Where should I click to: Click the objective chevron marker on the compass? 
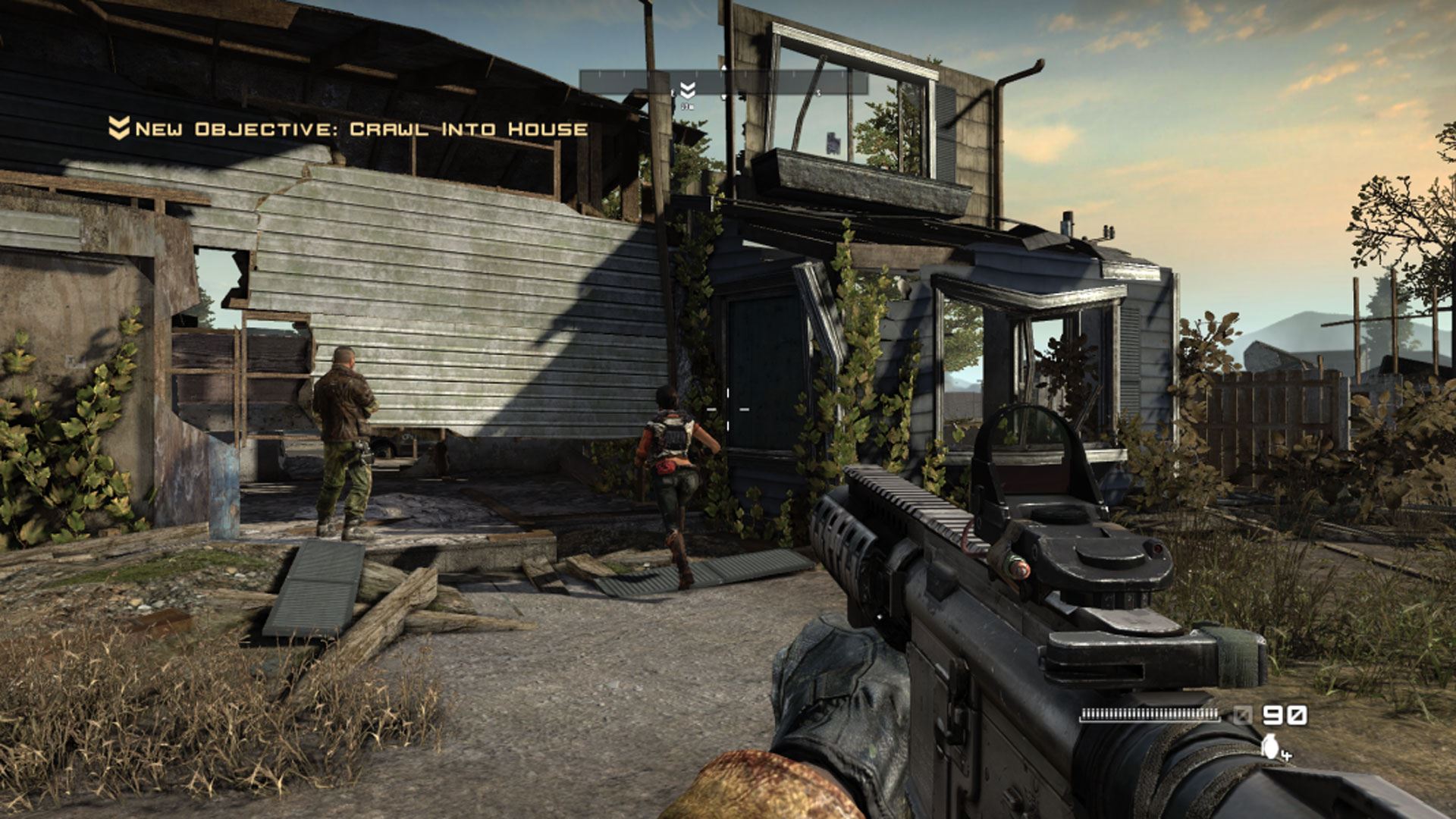687,90
